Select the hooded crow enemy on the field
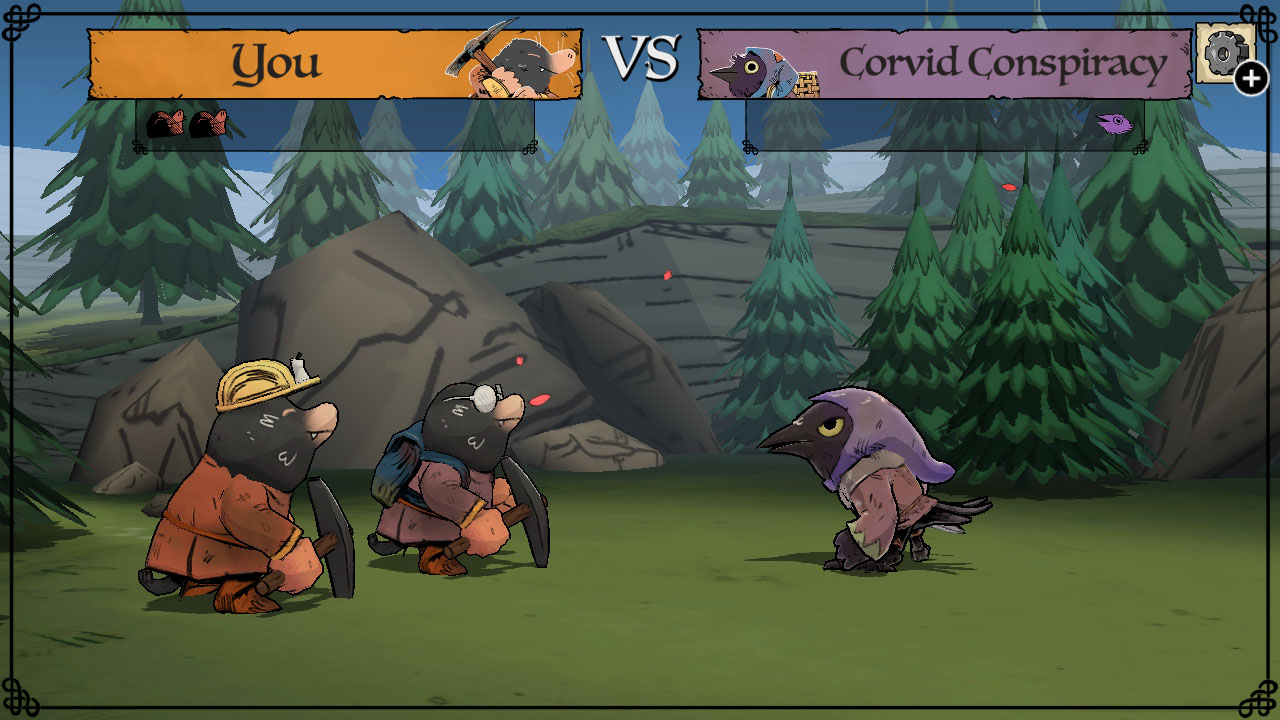This screenshot has height=720, width=1280. (880, 480)
